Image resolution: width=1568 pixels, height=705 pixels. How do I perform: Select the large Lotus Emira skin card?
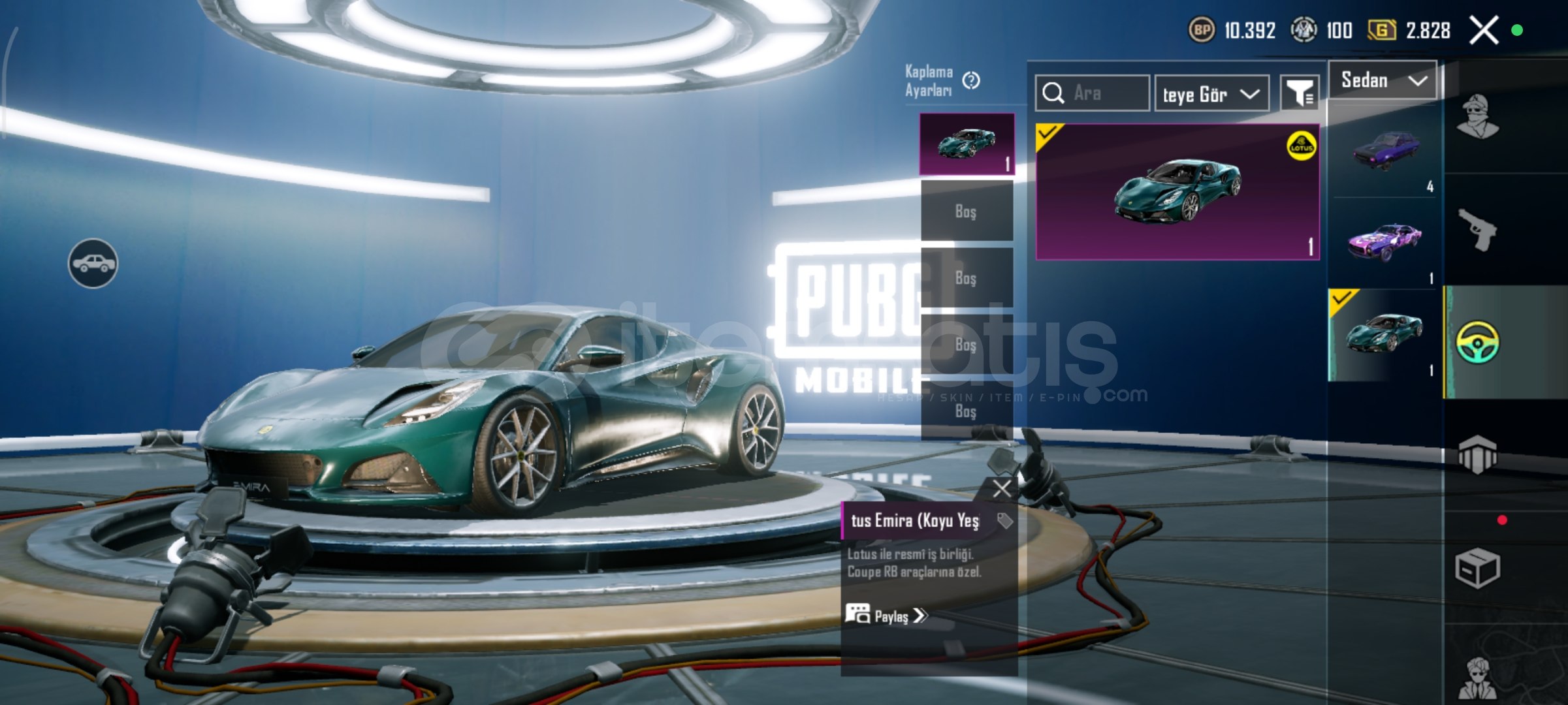pyautogui.click(x=1177, y=192)
